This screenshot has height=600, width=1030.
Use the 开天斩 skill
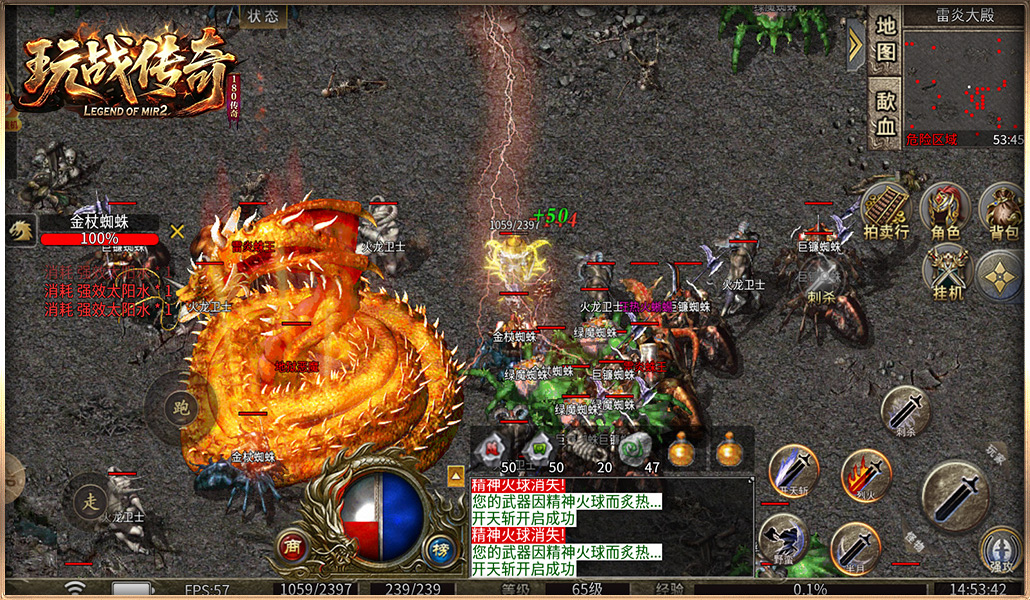point(794,470)
